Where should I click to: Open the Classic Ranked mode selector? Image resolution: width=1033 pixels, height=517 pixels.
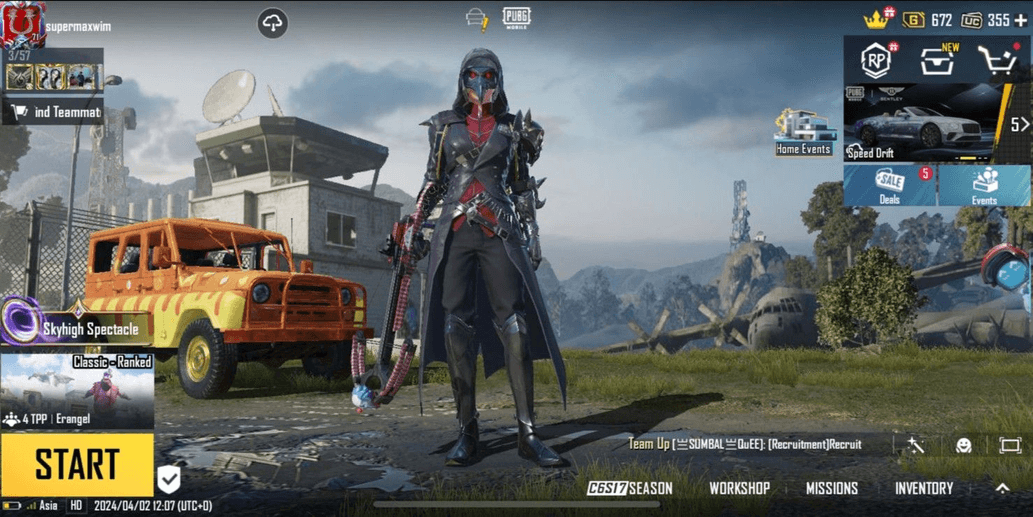pos(77,392)
